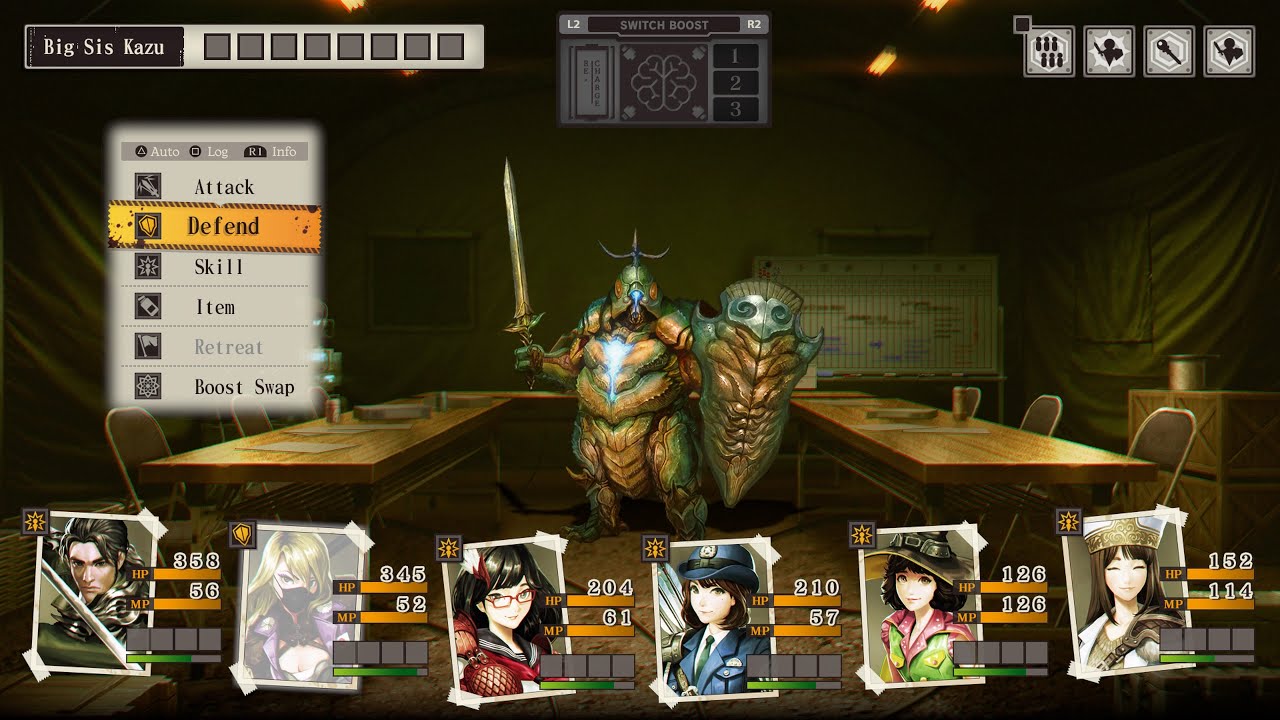The height and width of the screenshot is (720, 1280).
Task: Pick the schoolgirl with red glasses portrait
Action: [492, 612]
